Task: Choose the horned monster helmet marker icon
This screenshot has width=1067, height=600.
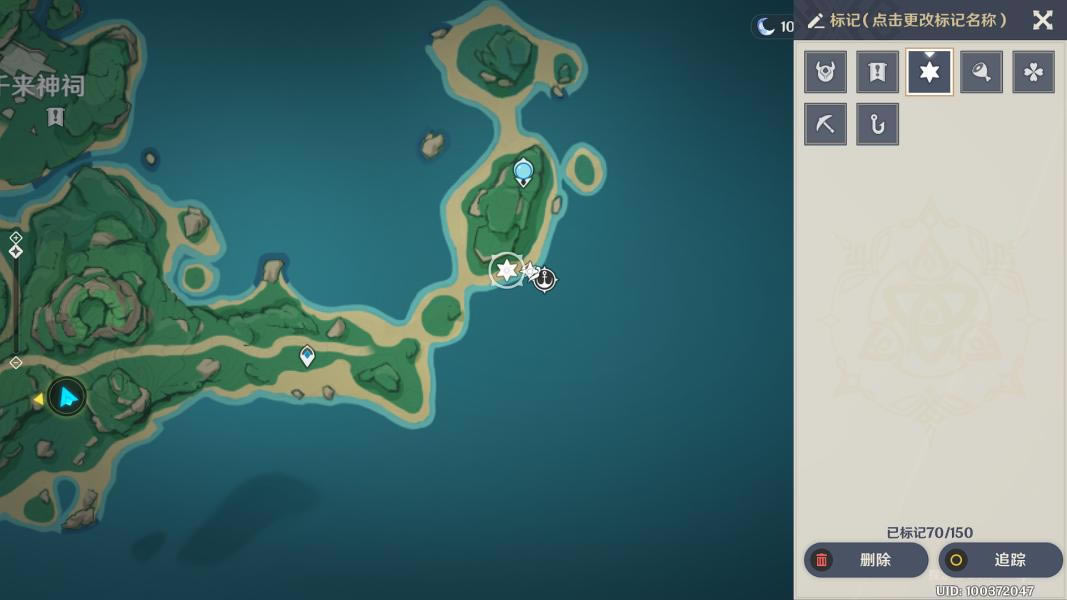Action: (x=825, y=72)
